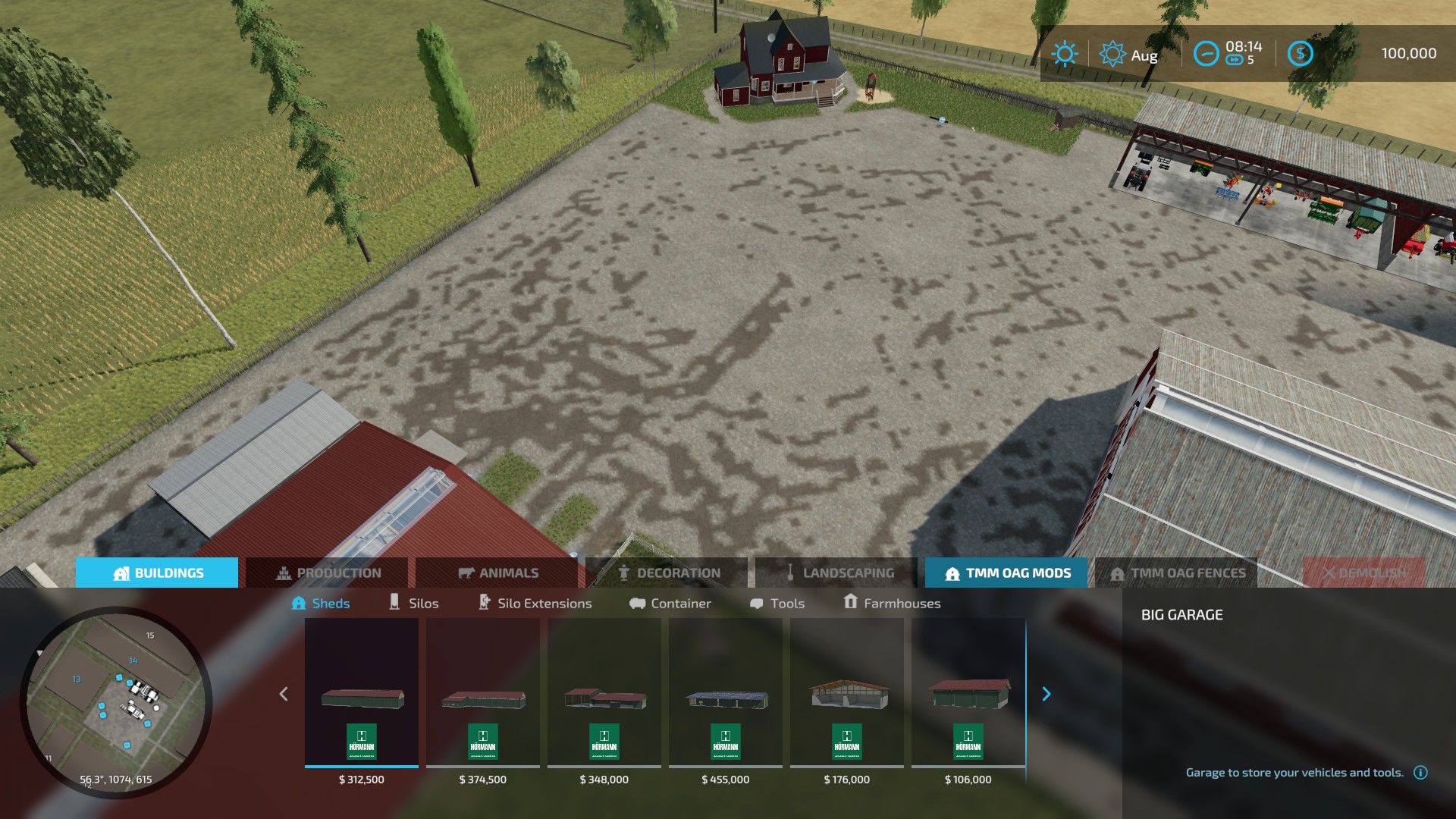
Task: Go to previous sheds with left arrow
Action: coord(284,694)
